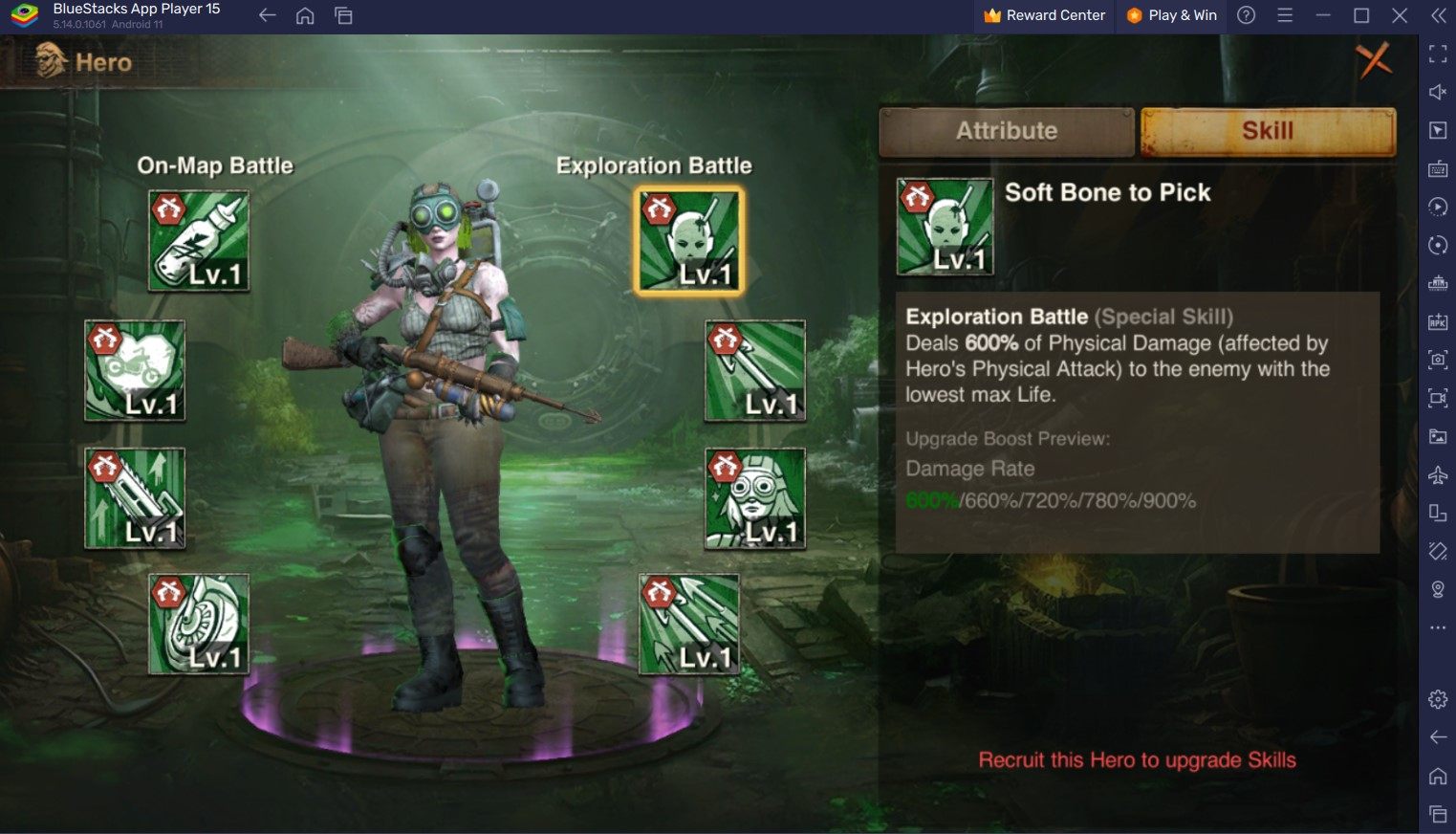Select the bottle skill under On-Map Battle

click(199, 240)
